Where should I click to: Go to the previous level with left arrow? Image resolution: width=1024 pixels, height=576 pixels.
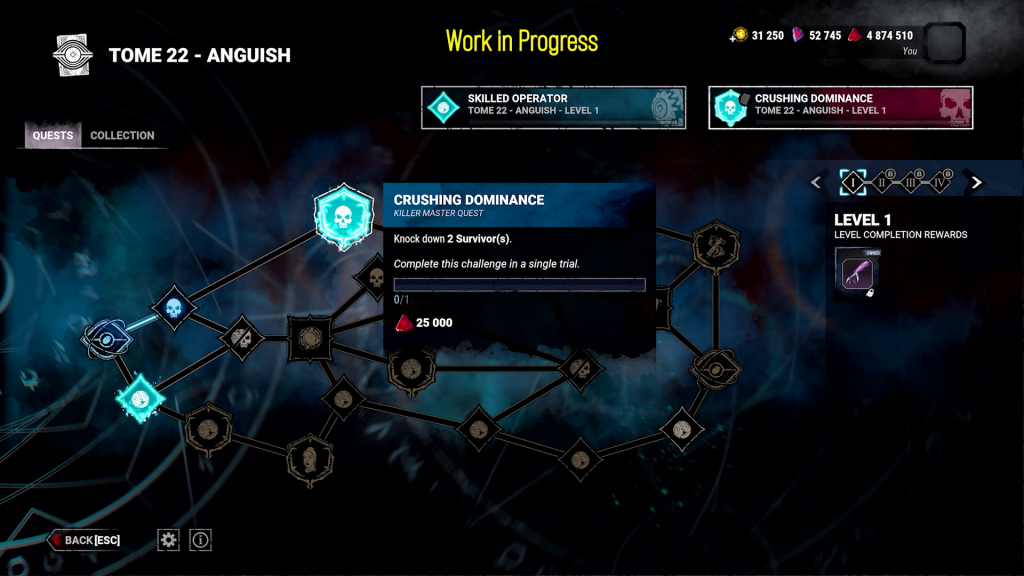[x=816, y=182]
